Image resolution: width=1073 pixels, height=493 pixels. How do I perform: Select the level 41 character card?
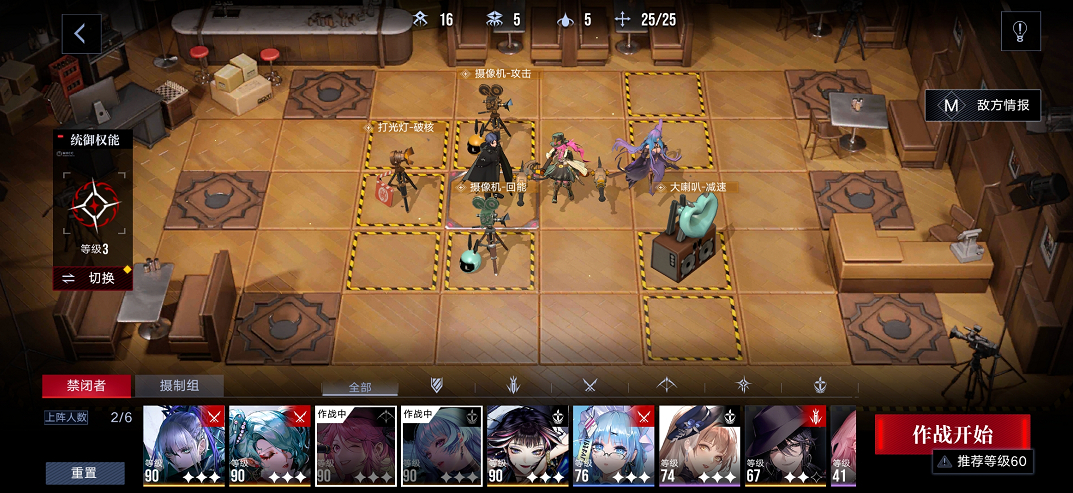844,445
